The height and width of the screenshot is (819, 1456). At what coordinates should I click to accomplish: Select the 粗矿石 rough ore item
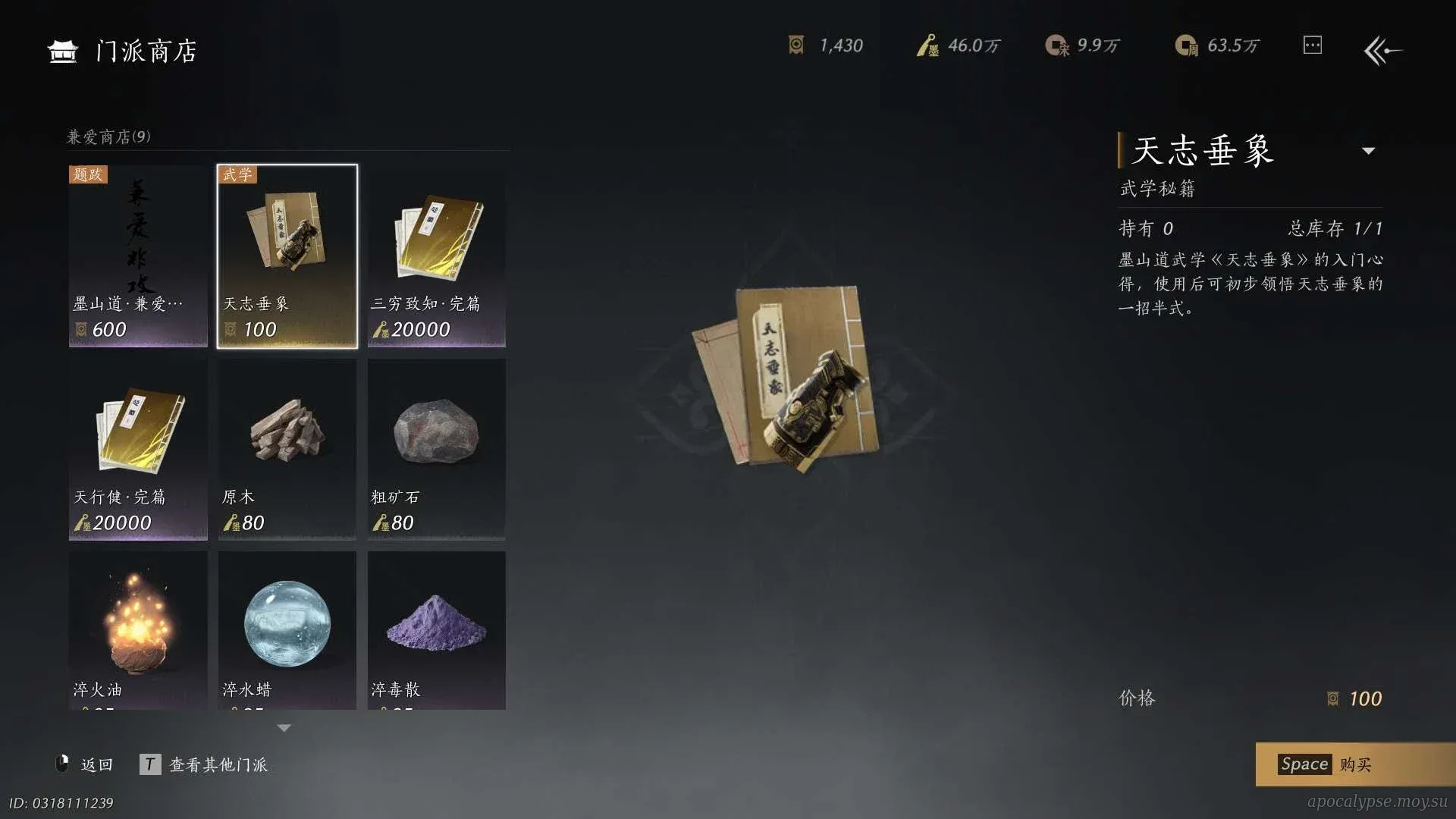[x=436, y=449]
